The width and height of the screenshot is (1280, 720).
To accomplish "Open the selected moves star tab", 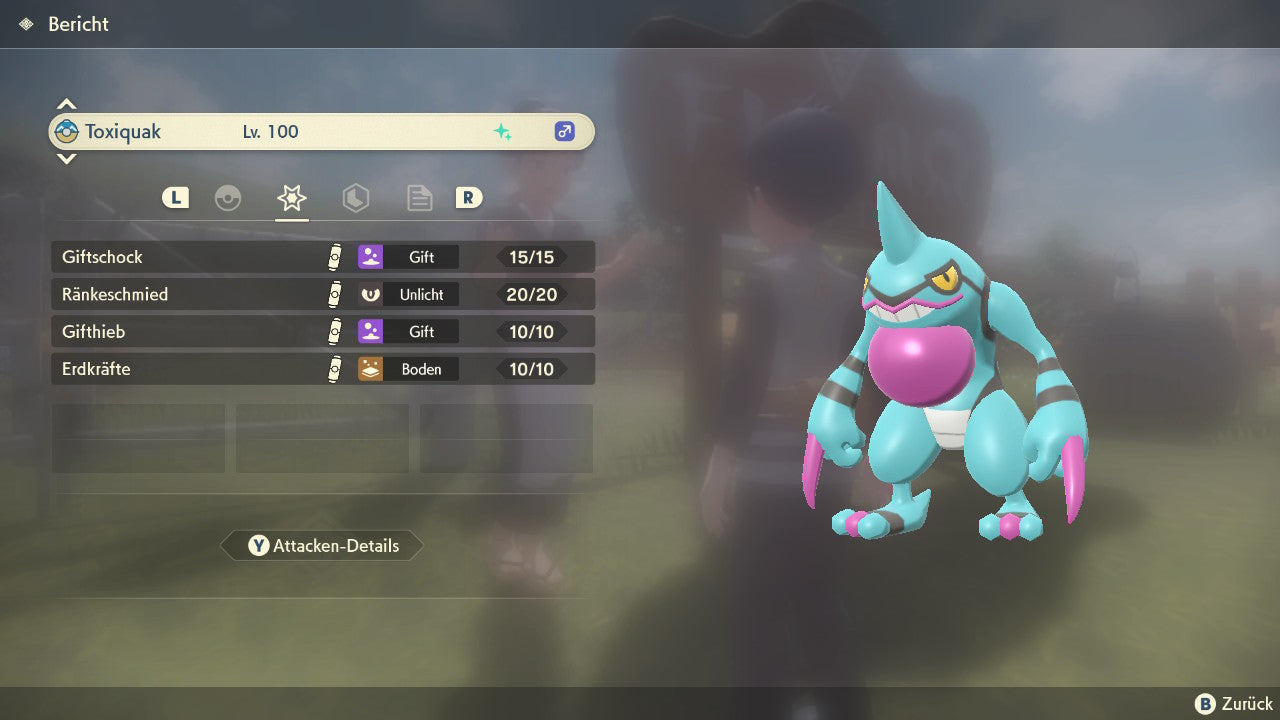I will point(292,198).
